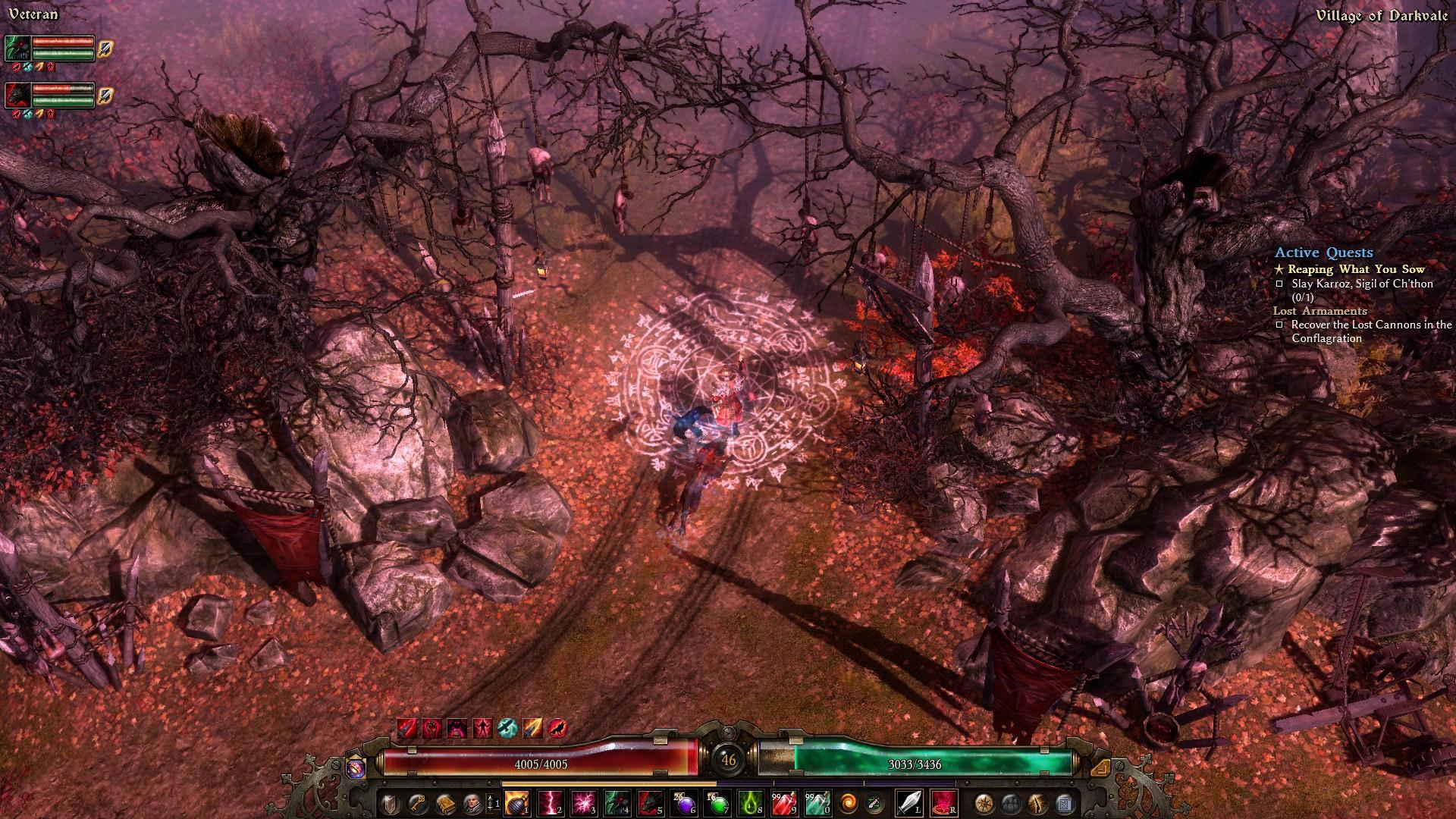Open the orange swirl rift portal
The width and height of the screenshot is (1456, 819).
pyautogui.click(x=849, y=802)
